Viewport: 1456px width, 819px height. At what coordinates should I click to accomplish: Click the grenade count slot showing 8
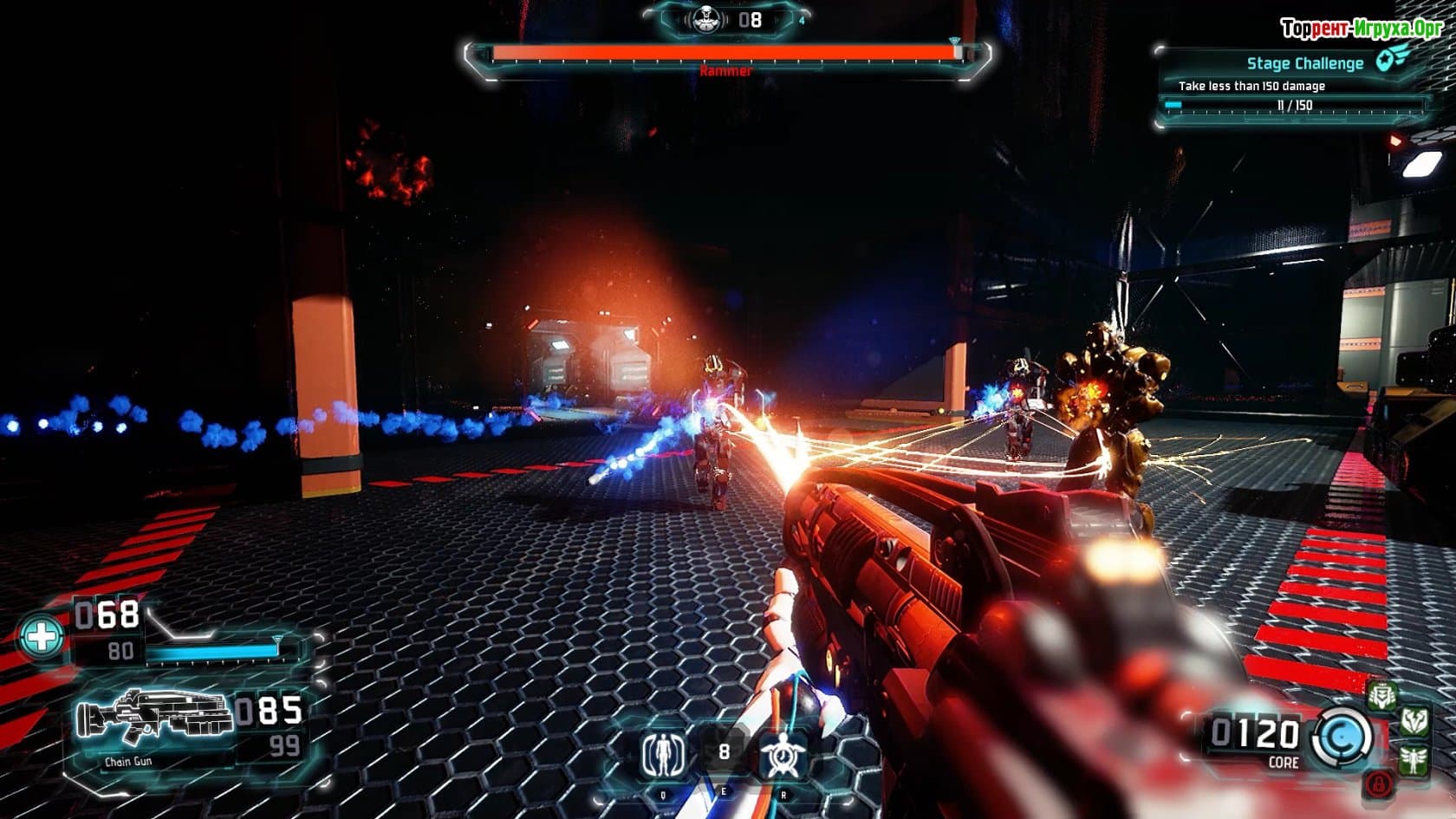click(725, 752)
